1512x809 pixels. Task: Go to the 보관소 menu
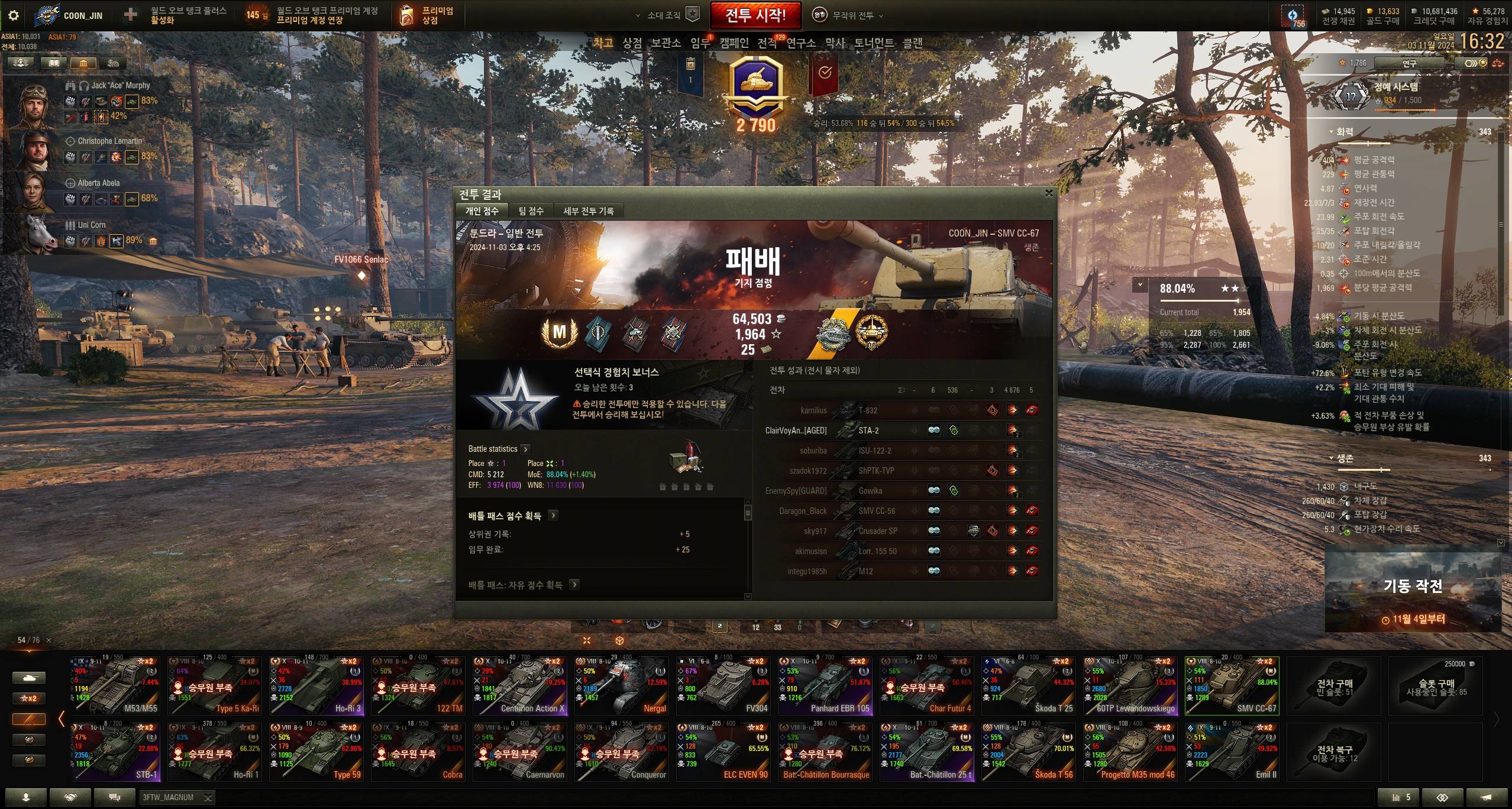(x=665, y=43)
